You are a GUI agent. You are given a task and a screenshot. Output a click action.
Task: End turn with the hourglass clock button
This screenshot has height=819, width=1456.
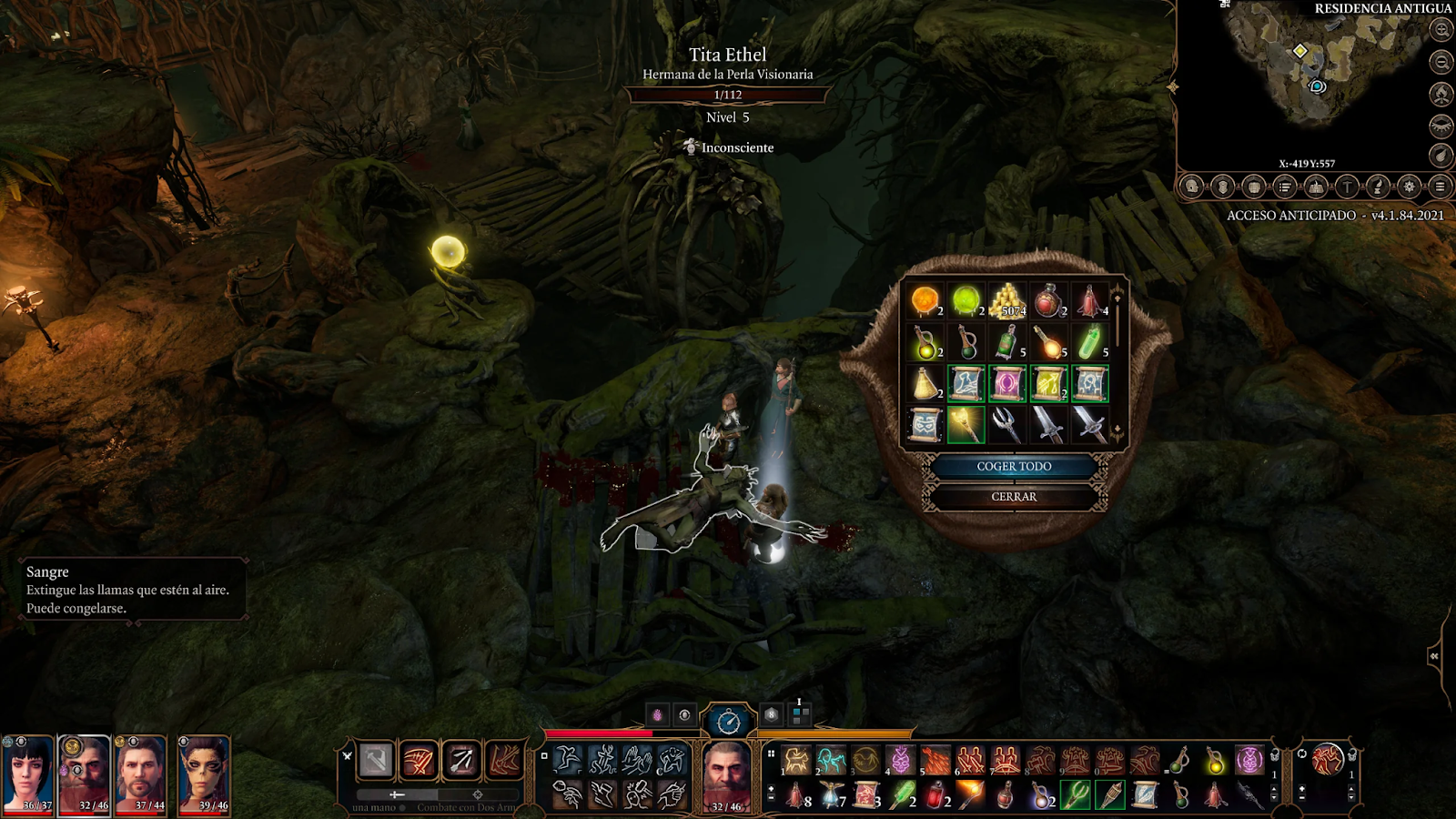728,723
